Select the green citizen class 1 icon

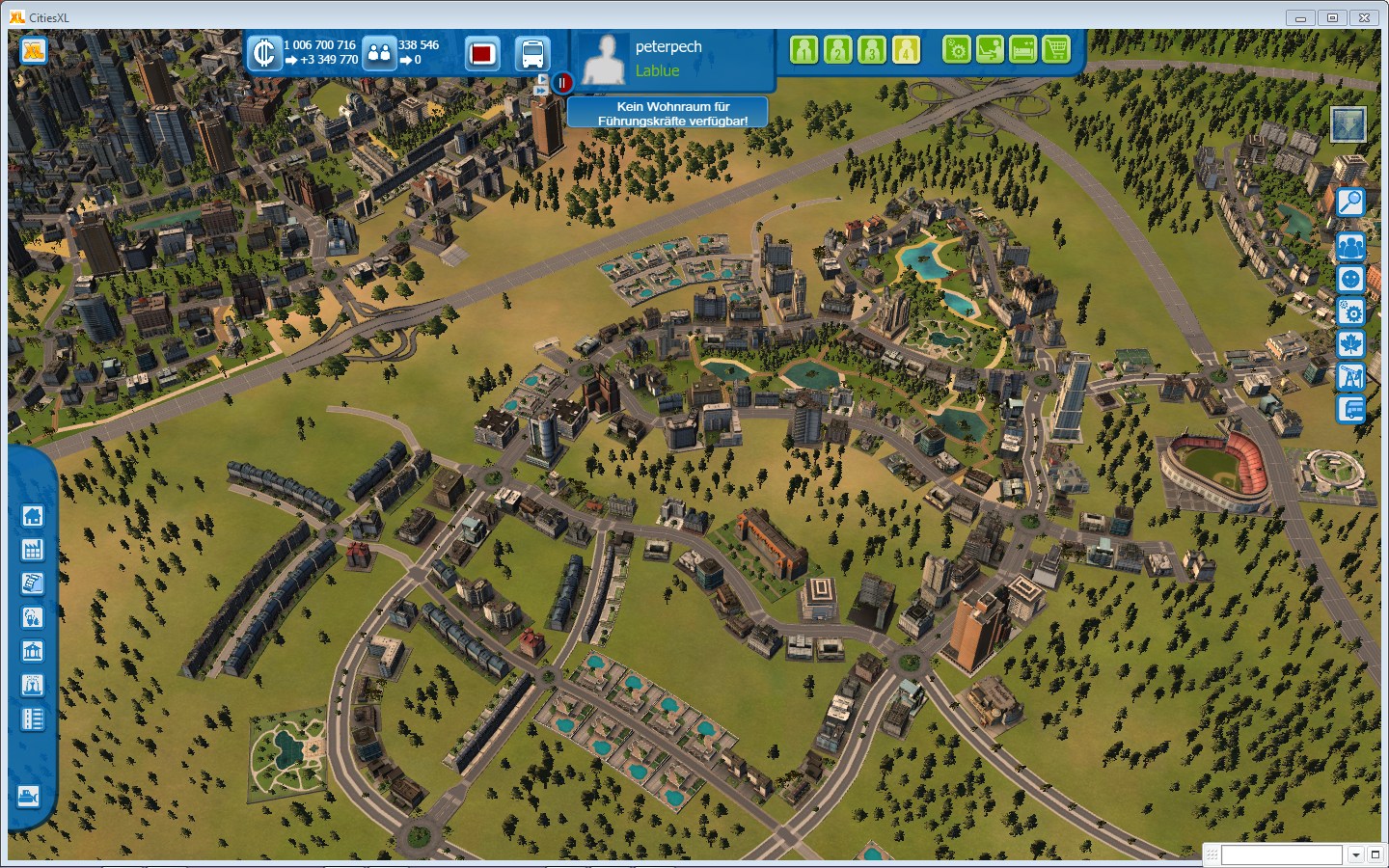[803, 49]
